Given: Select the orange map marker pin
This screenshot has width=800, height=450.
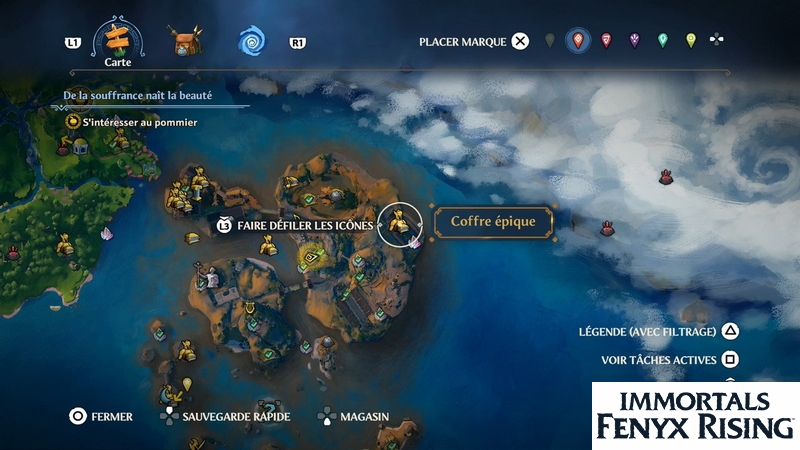Looking at the screenshot, I should (576, 41).
